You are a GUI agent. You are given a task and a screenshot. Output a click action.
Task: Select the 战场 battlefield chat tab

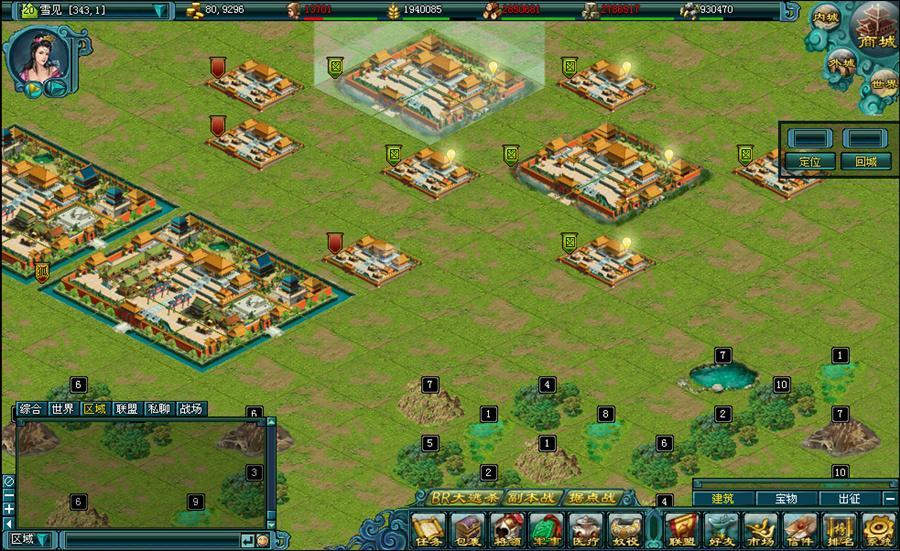[190, 408]
